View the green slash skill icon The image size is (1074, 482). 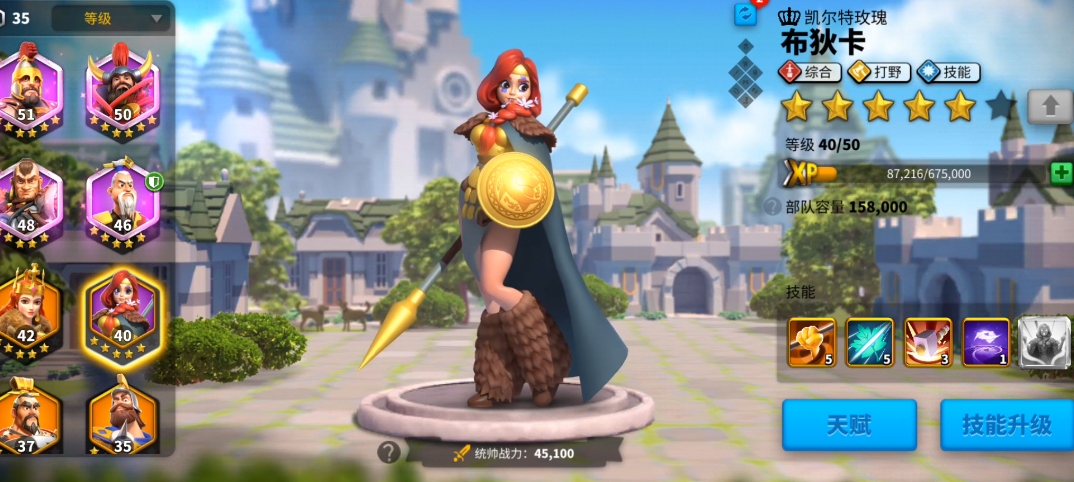tap(869, 342)
